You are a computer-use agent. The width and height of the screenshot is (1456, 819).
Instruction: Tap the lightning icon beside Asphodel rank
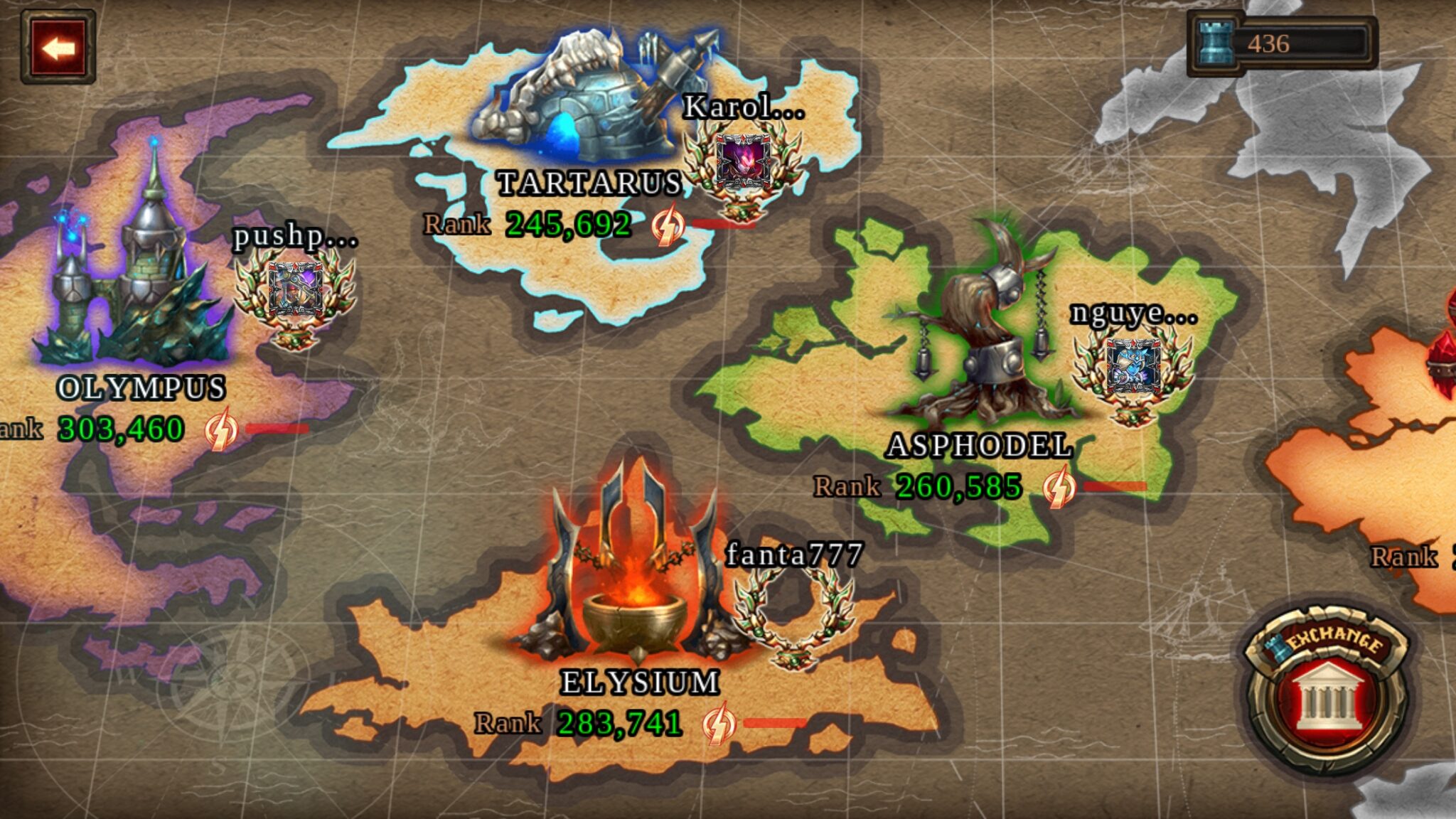(1059, 487)
